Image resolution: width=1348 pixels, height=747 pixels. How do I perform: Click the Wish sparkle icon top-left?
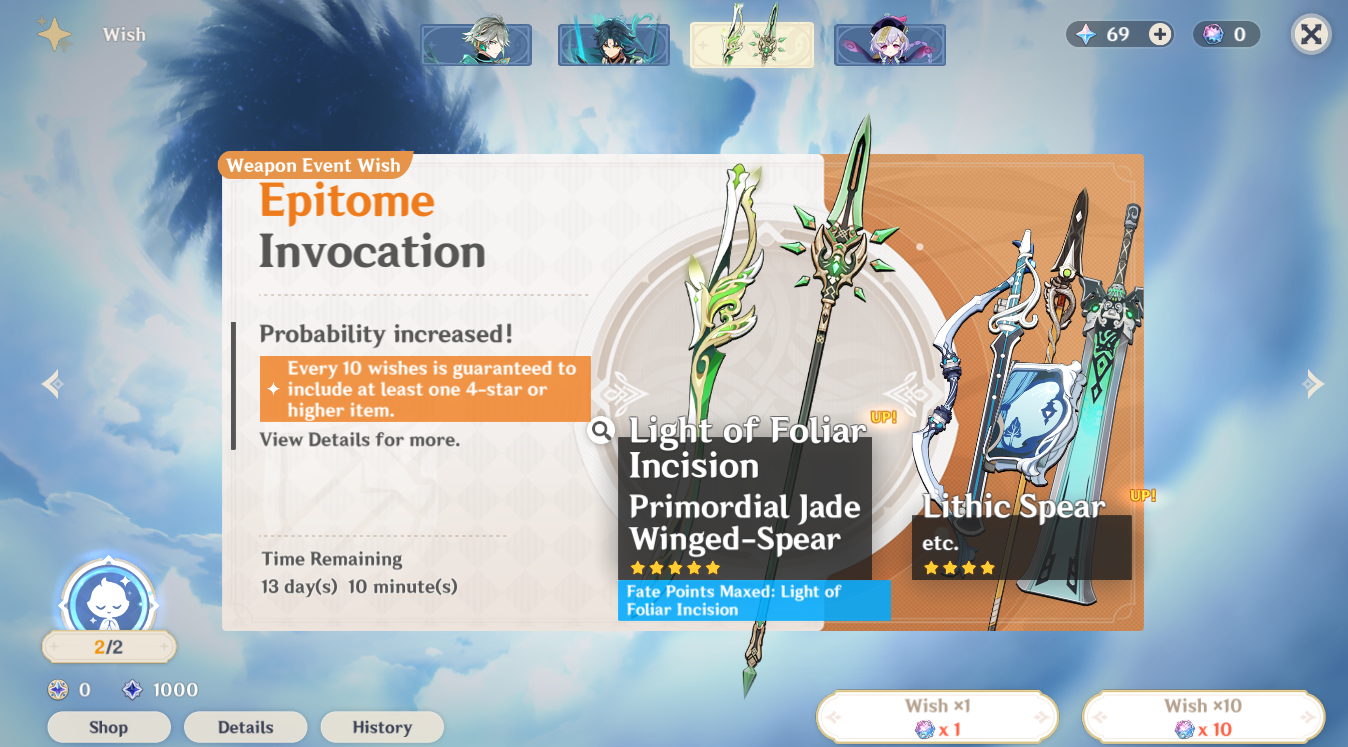click(x=55, y=33)
